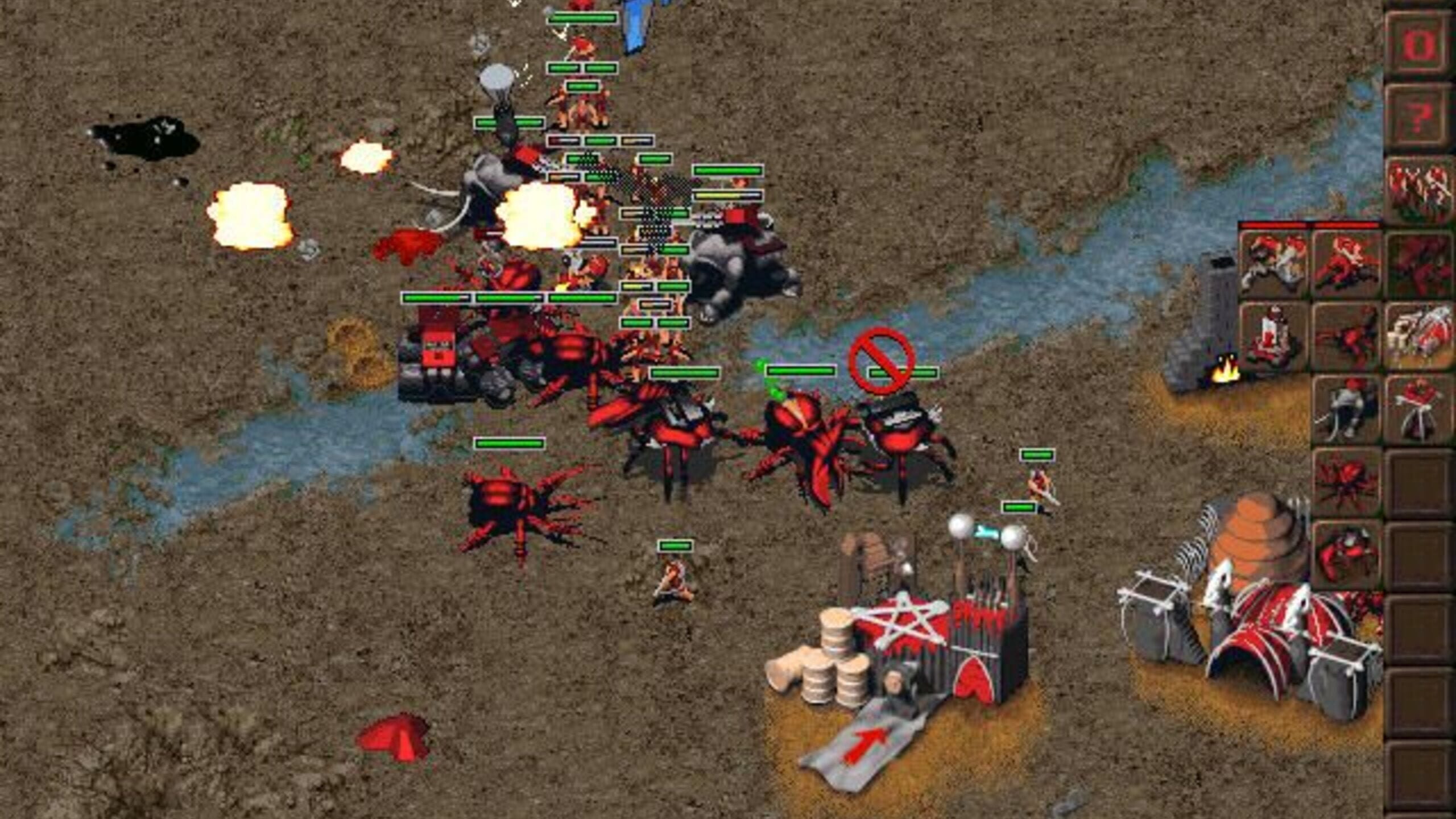Open help using the question mark icon
The width and height of the screenshot is (1456, 819).
pyautogui.click(x=1419, y=114)
